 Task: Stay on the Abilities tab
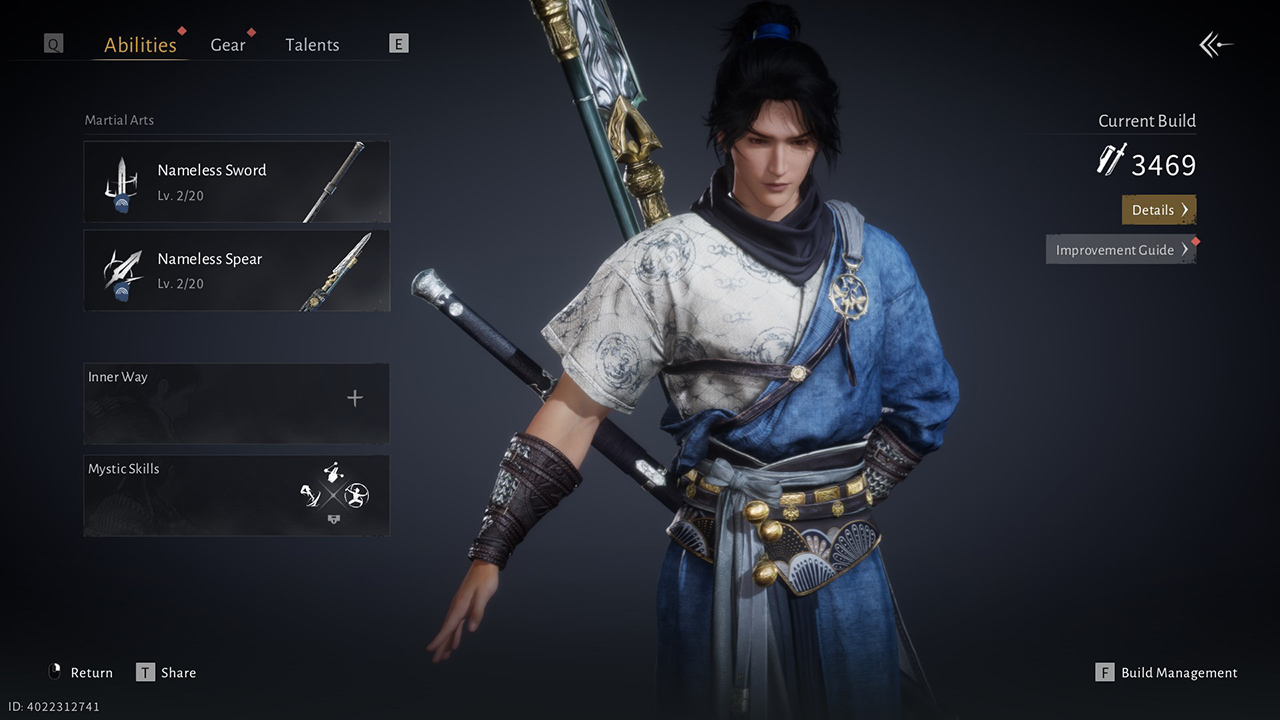[x=140, y=44]
